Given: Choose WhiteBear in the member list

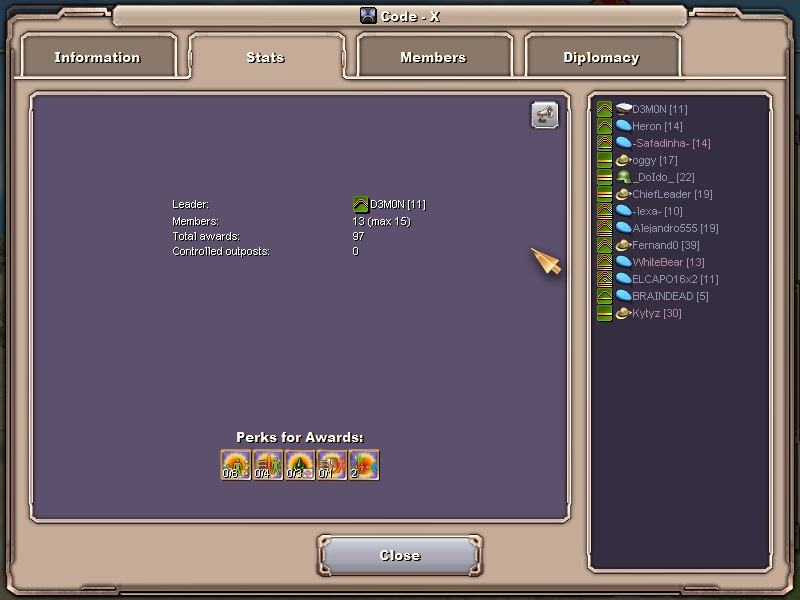Looking at the screenshot, I should tap(667, 262).
